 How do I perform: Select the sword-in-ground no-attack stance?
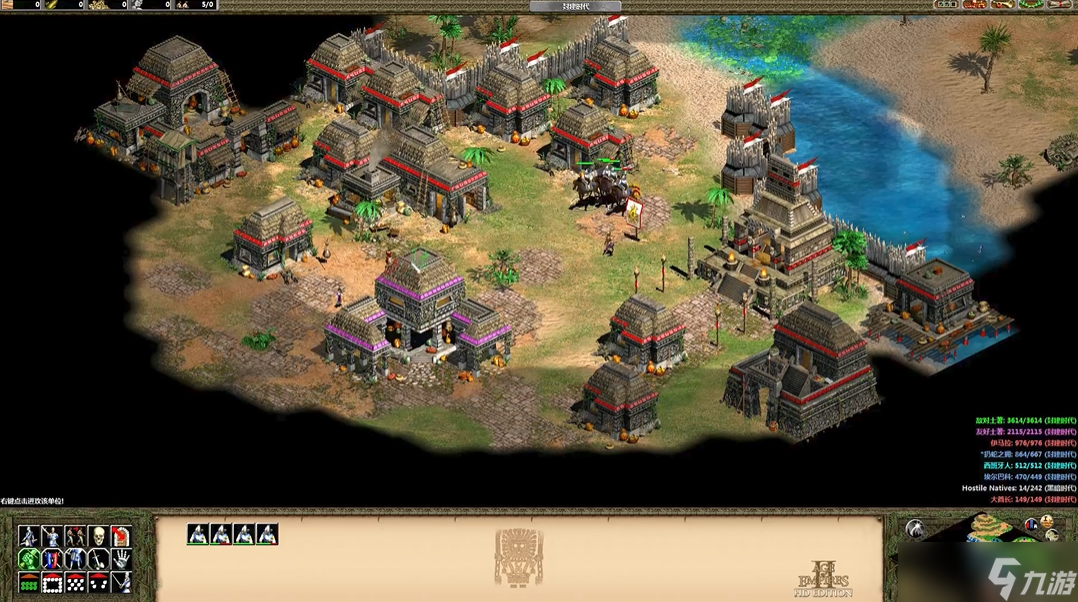tap(98, 560)
